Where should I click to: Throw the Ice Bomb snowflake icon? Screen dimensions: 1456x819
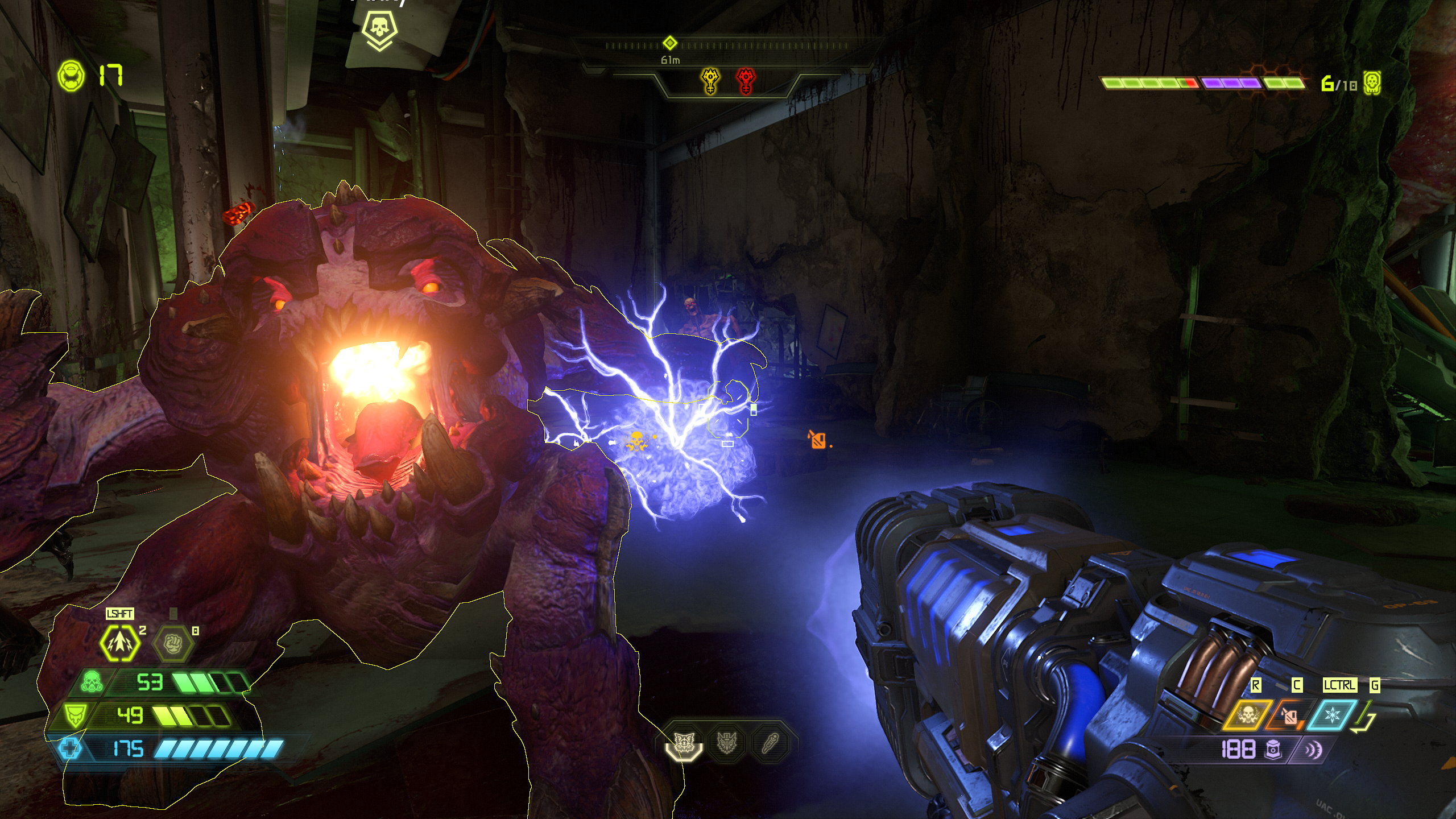1333,715
